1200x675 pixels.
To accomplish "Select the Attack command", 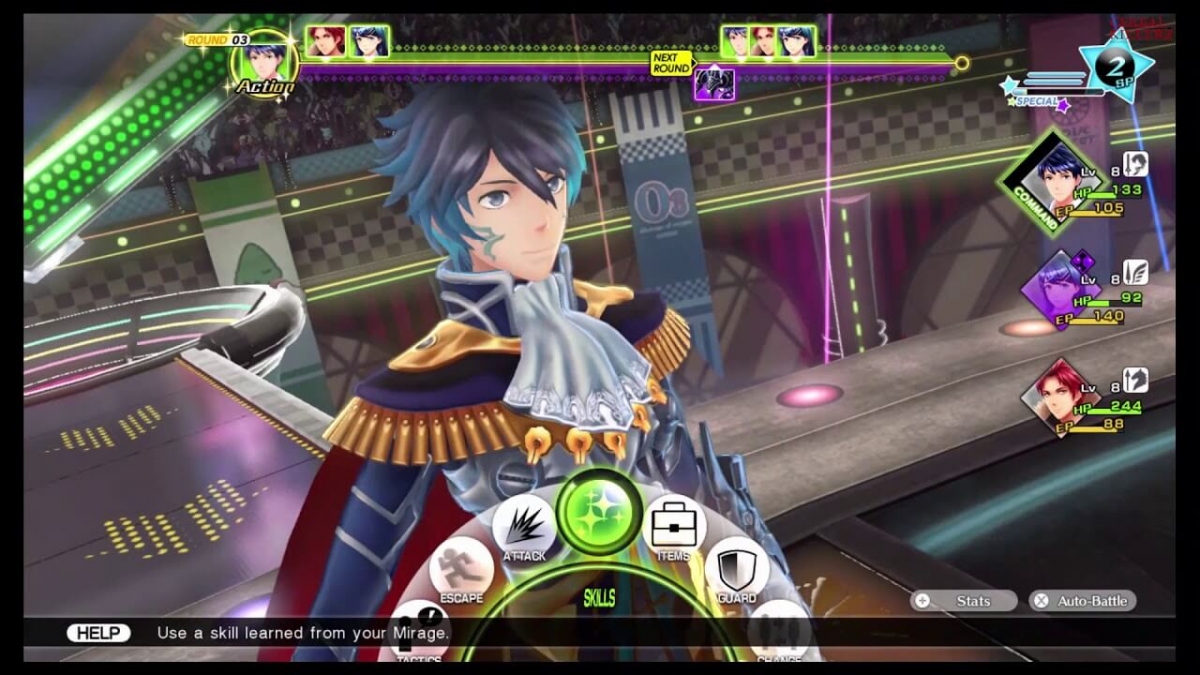I will (x=524, y=526).
